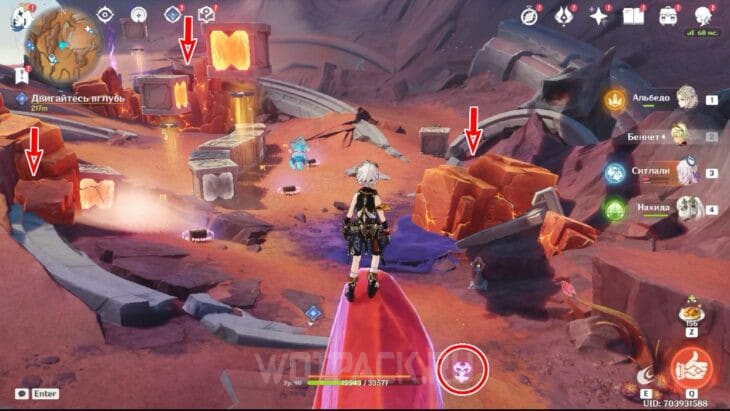Switch to party member Альбедо

[684, 100]
